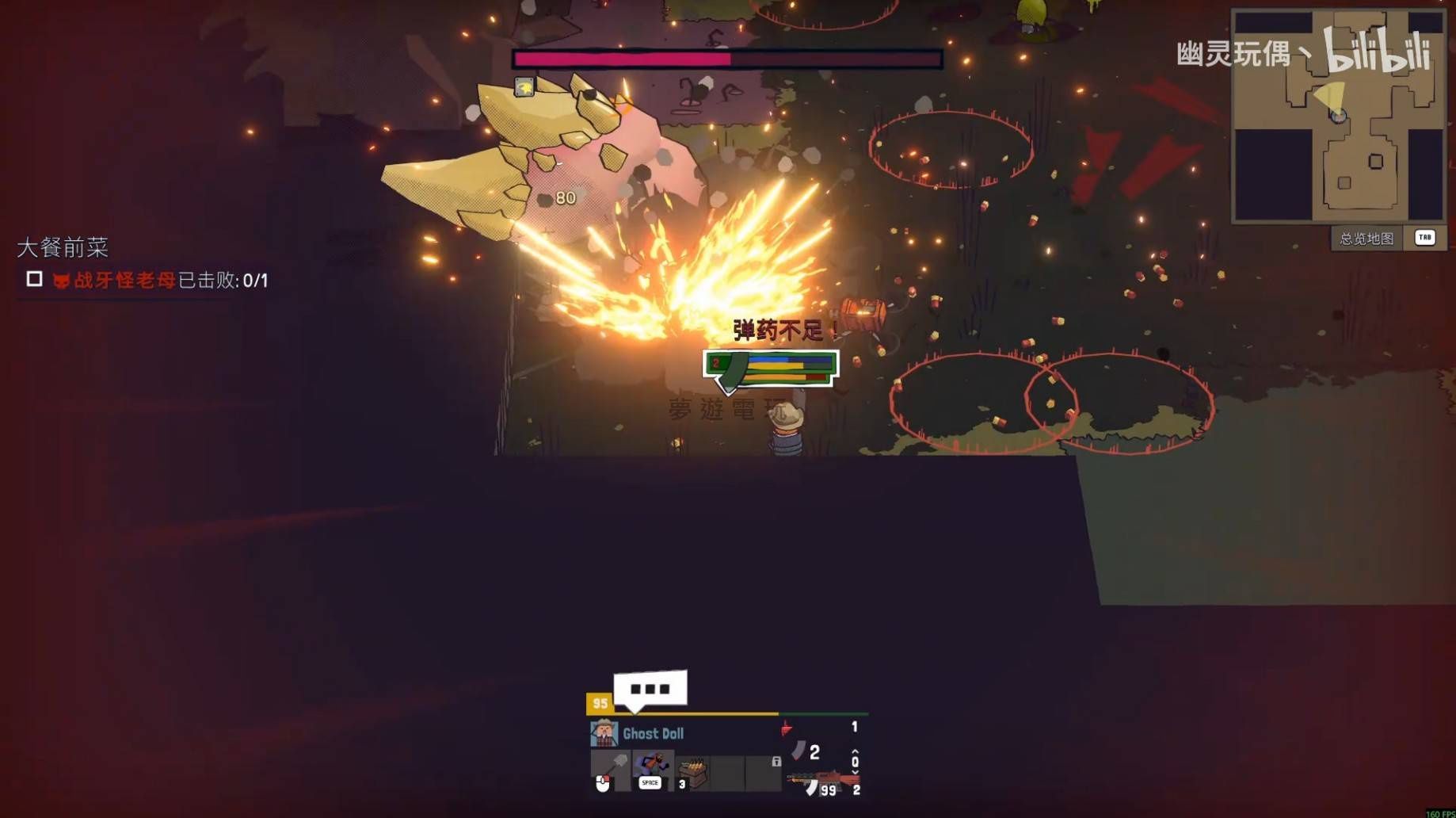1456x818 pixels.
Task: Use the ammo crate item slot
Action: tap(693, 772)
